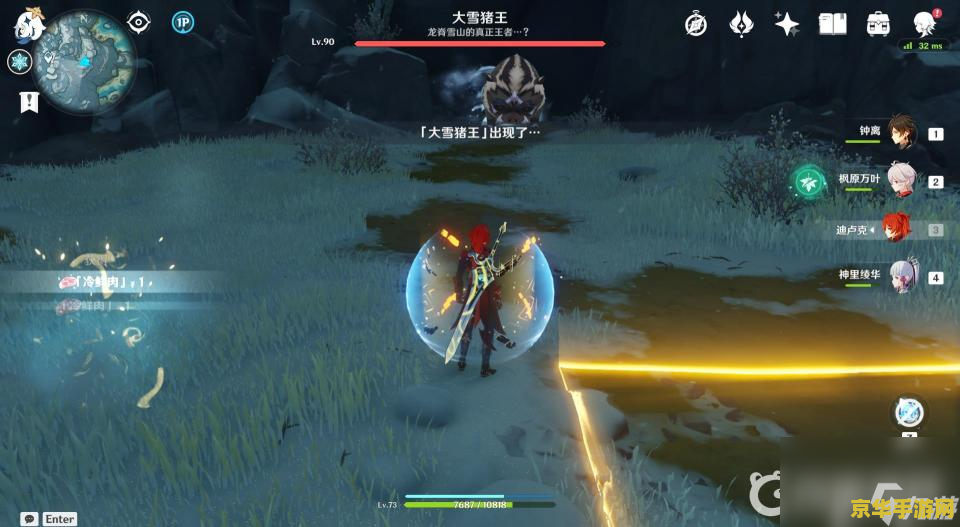Open the adventurer handbook book icon
Viewport: 960px width, 527px height.
pyautogui.click(x=832, y=24)
